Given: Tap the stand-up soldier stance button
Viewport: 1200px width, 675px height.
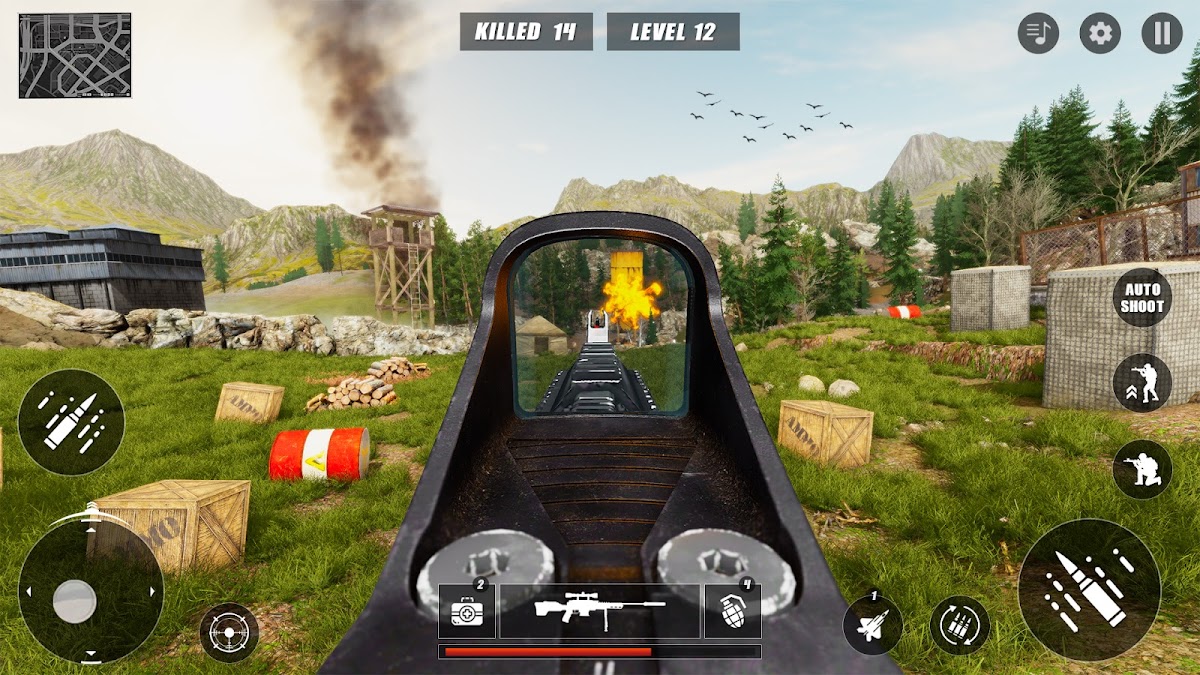Looking at the screenshot, I should [1142, 383].
